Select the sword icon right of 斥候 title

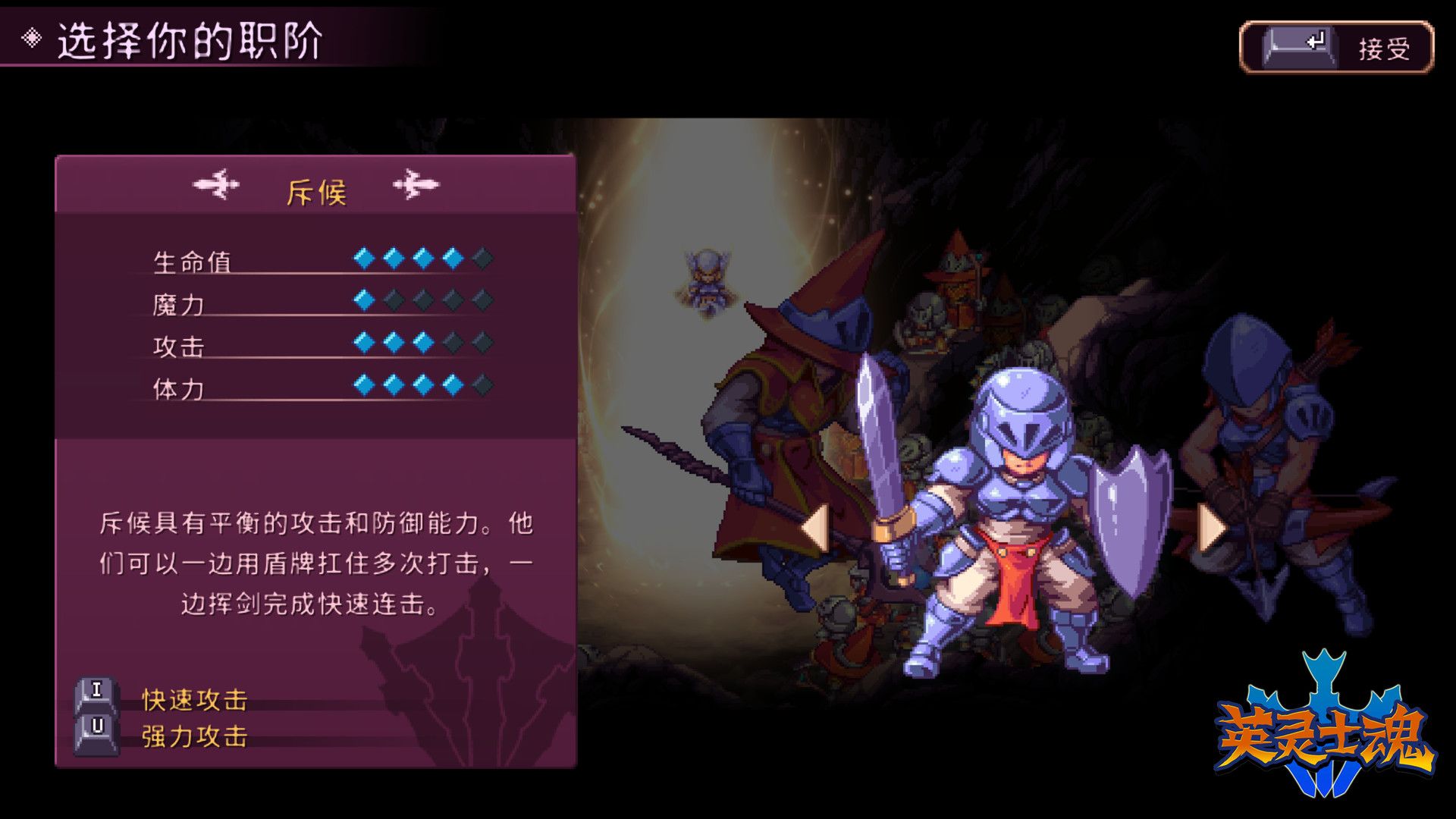point(416,186)
